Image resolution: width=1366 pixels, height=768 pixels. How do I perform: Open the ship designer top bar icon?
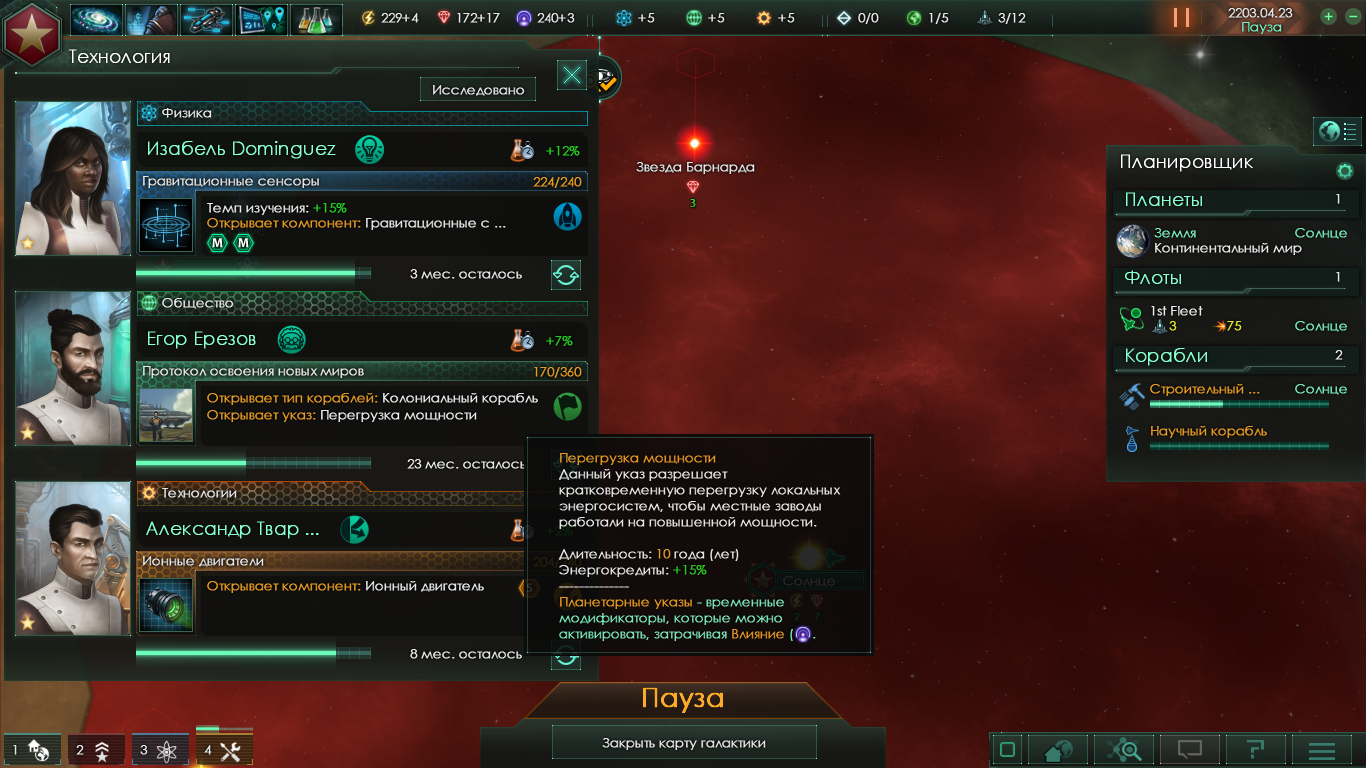(206, 19)
